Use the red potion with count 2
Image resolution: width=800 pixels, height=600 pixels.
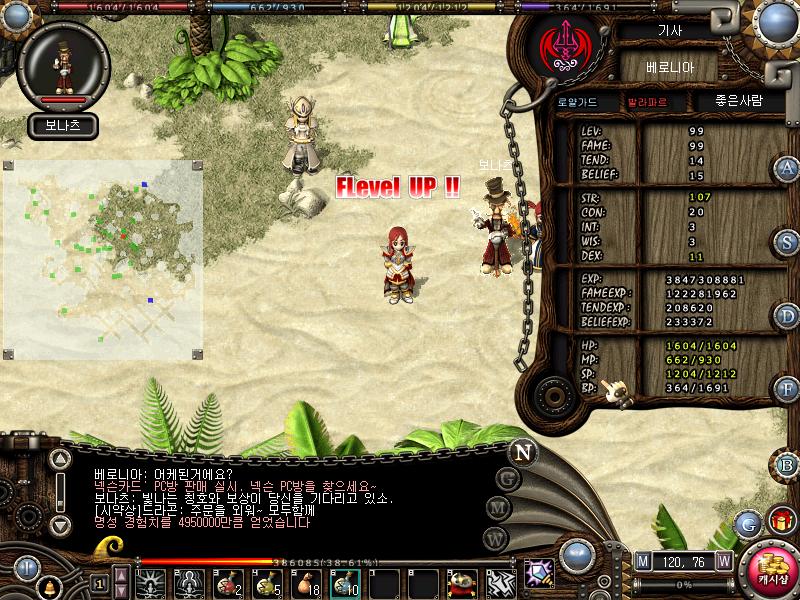[228, 582]
